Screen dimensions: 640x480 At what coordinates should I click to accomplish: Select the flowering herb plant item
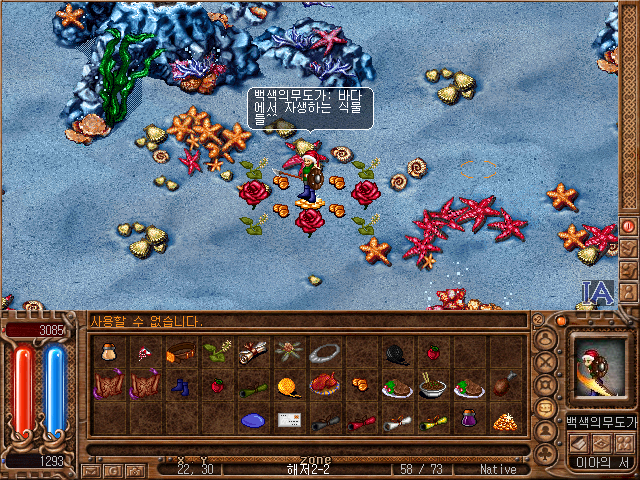click(217, 352)
